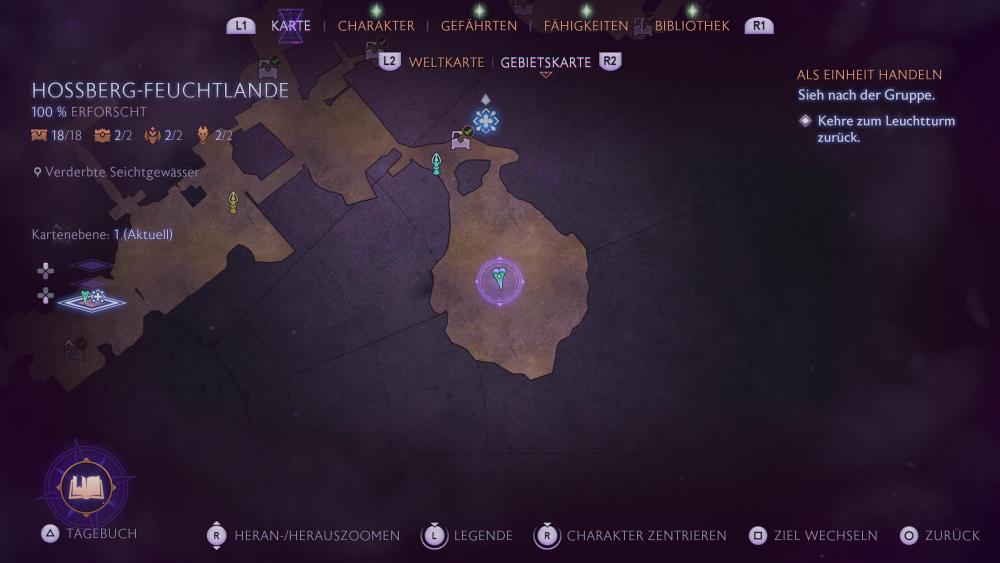The width and height of the screenshot is (1000, 563).
Task: Go to the Bibliothek tab
Action: pyautogui.click(x=692, y=26)
